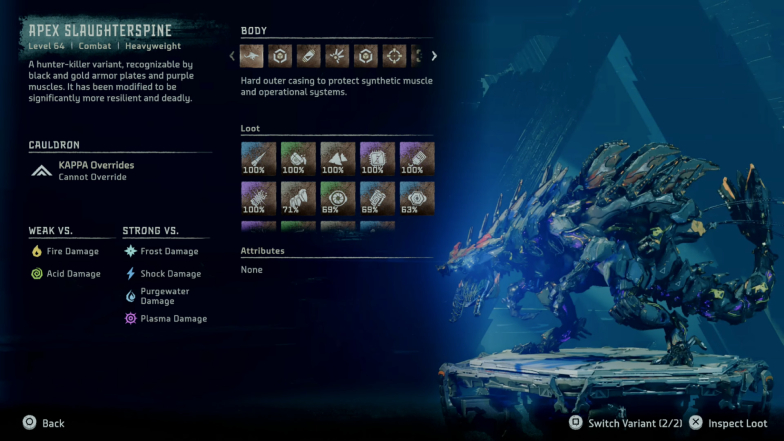Viewport: 784px width, 441px height.
Task: Select the spark burst component icon
Action: point(338,56)
